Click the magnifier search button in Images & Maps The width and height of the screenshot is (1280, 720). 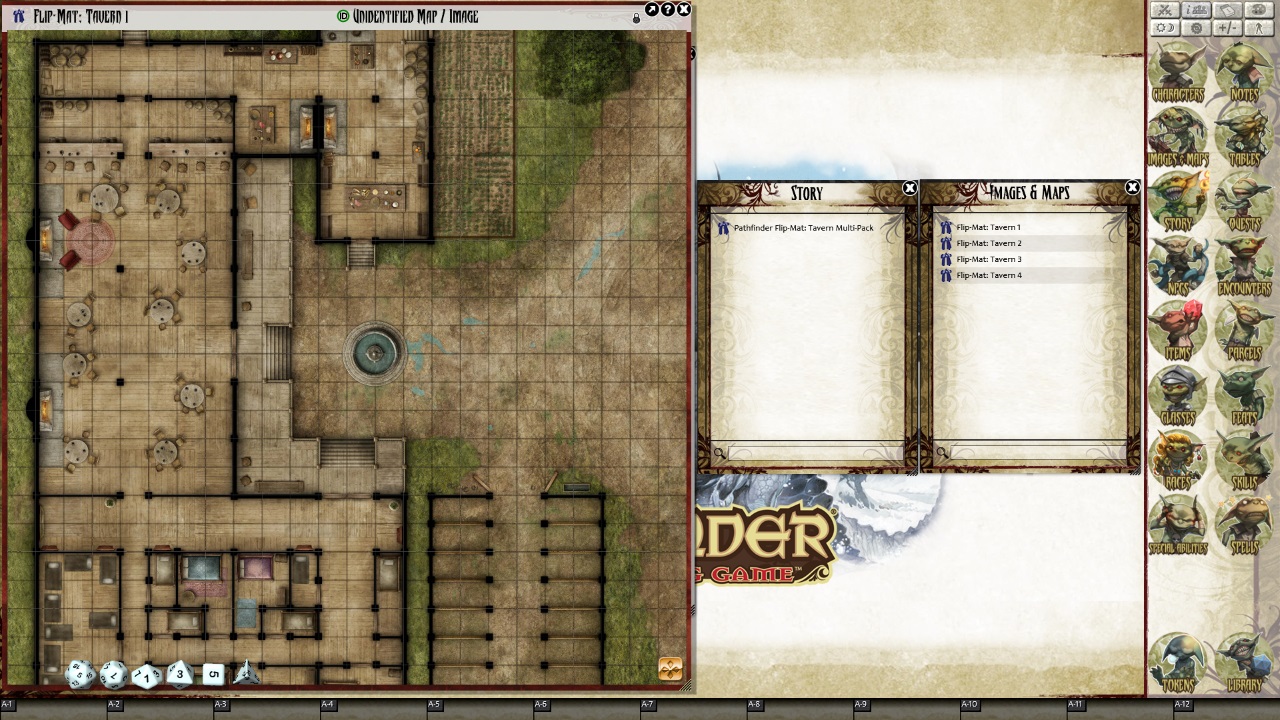(943, 453)
